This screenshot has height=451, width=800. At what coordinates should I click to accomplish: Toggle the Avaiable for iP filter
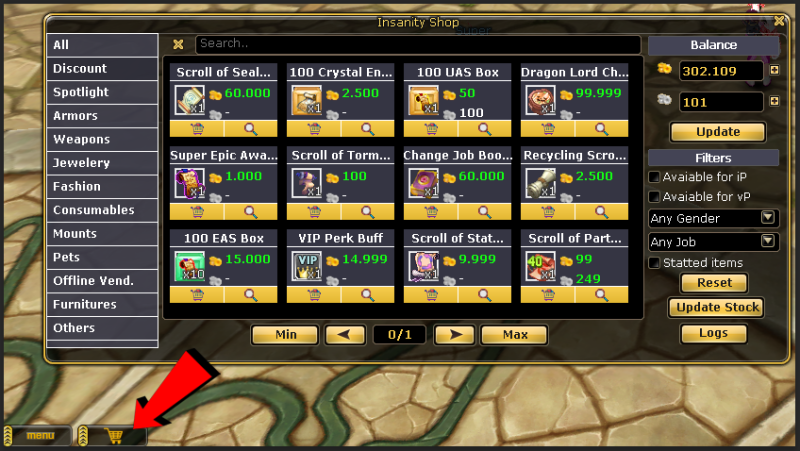(655, 176)
